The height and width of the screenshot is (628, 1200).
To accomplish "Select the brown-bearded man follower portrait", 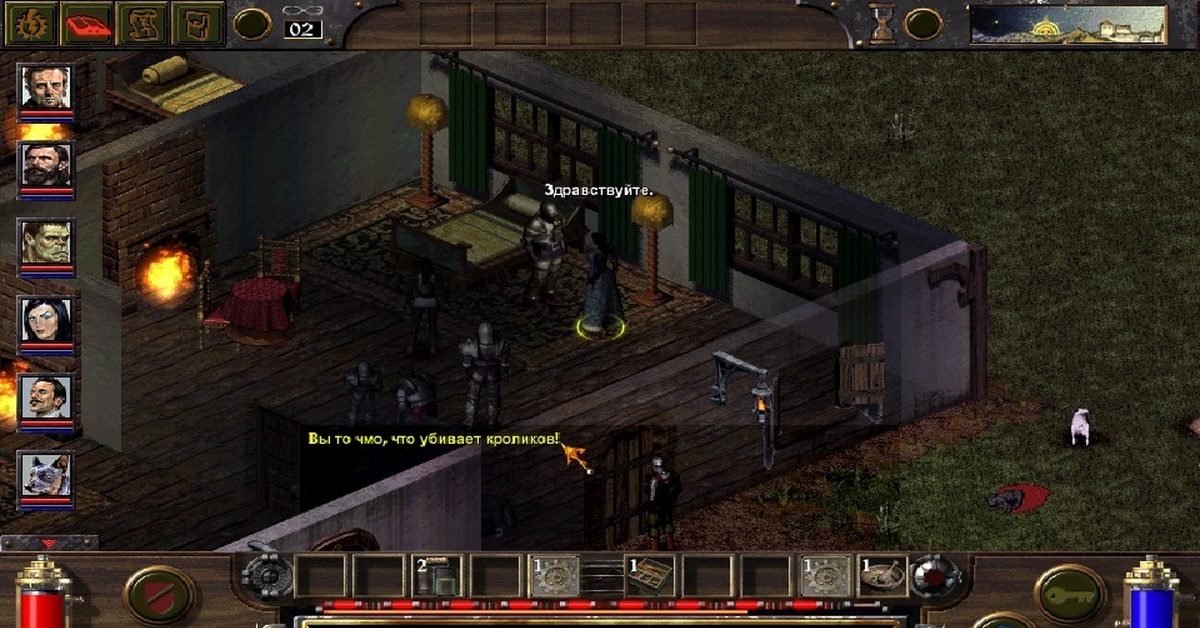I will (47, 164).
